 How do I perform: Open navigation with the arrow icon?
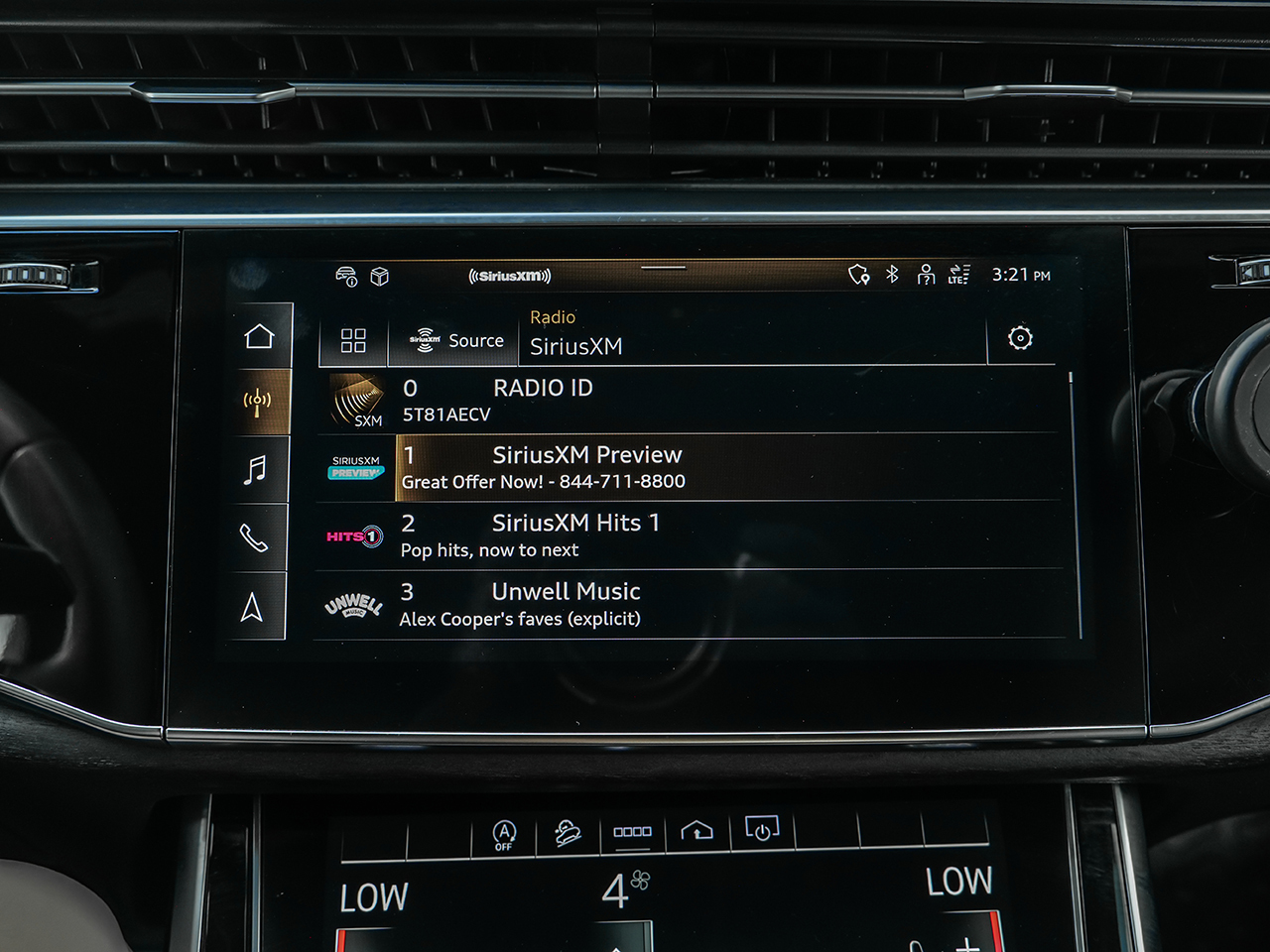pyautogui.click(x=252, y=607)
